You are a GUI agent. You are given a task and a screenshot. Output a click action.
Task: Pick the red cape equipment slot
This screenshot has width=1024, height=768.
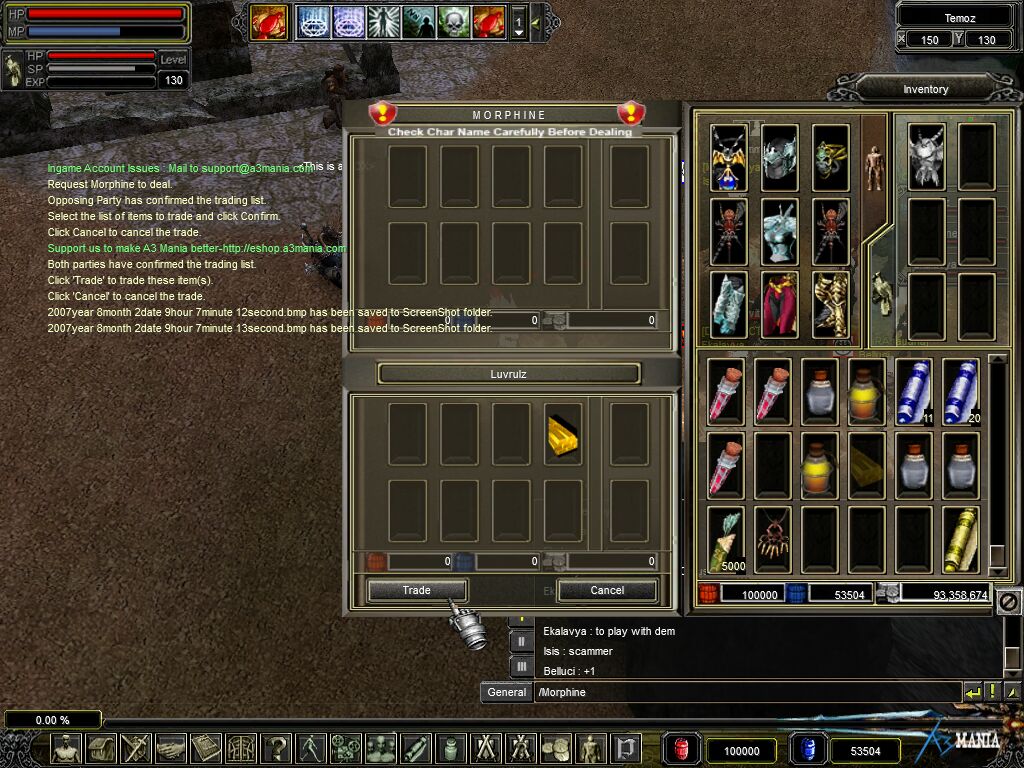tap(780, 304)
